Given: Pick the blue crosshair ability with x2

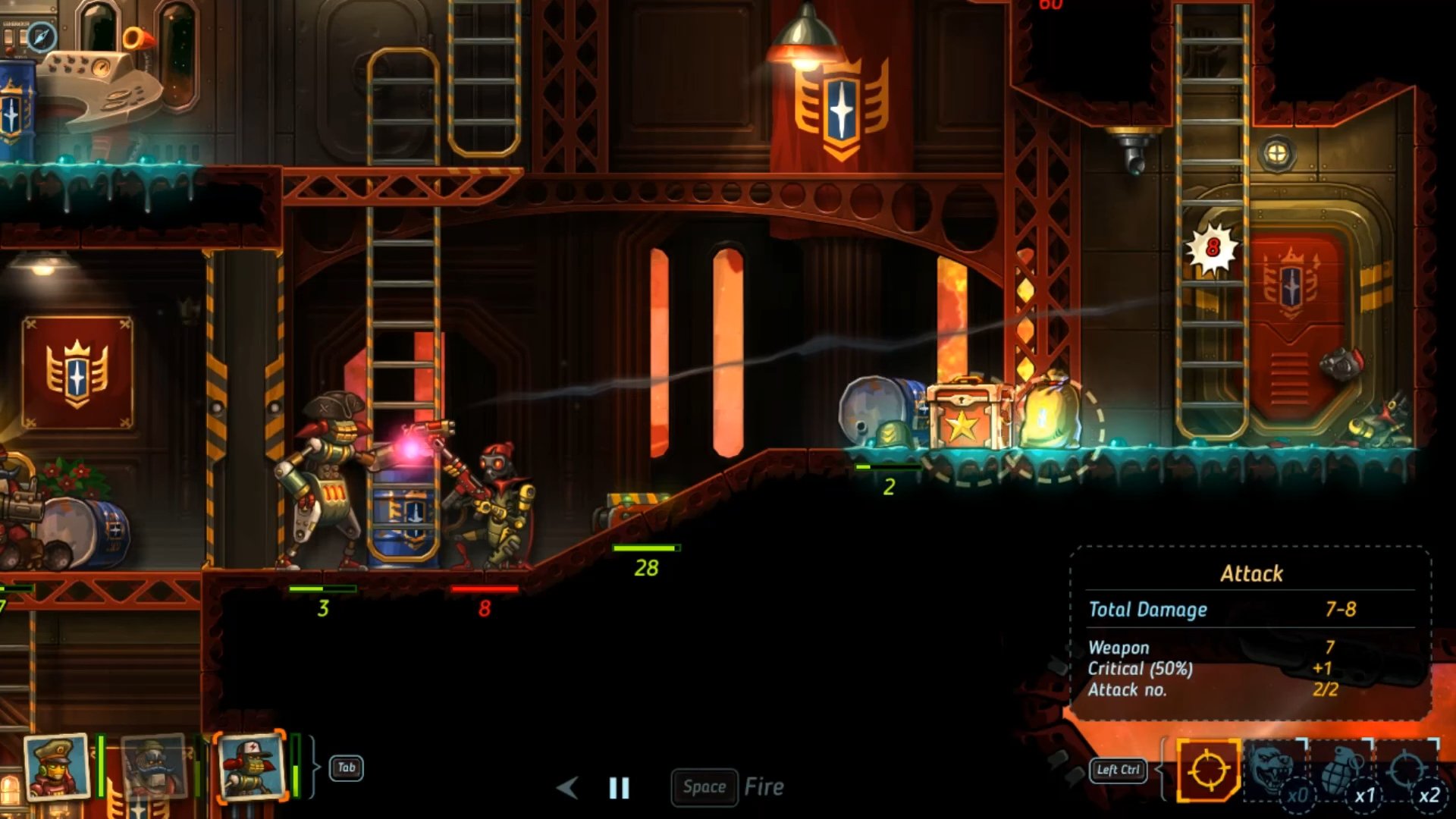Looking at the screenshot, I should pyautogui.click(x=1407, y=770).
